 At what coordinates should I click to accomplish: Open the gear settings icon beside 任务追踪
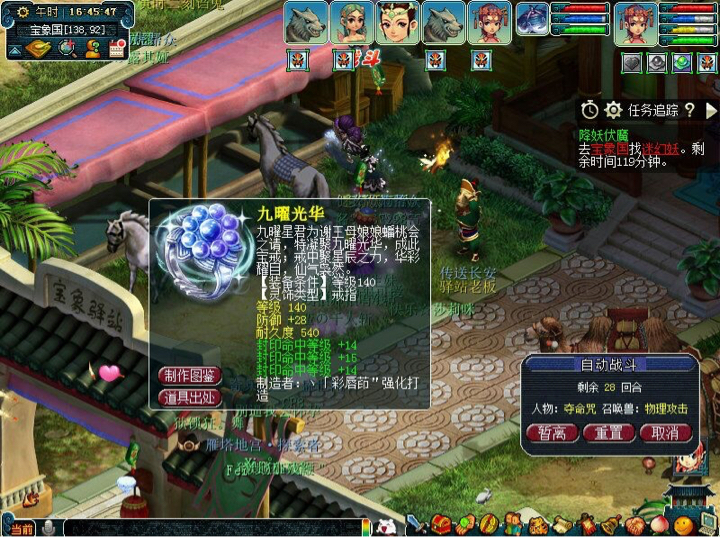pos(613,110)
